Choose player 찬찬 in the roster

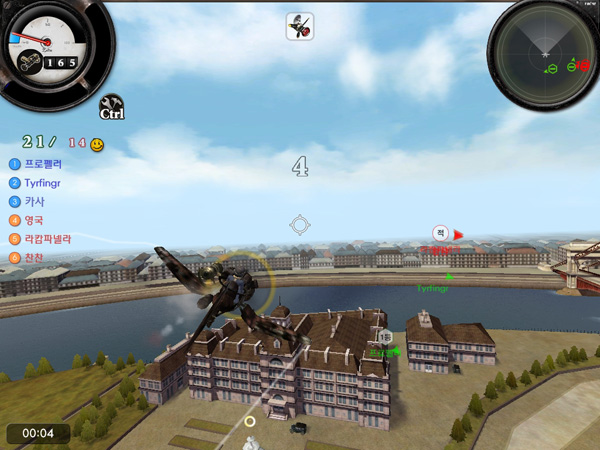tap(34, 258)
